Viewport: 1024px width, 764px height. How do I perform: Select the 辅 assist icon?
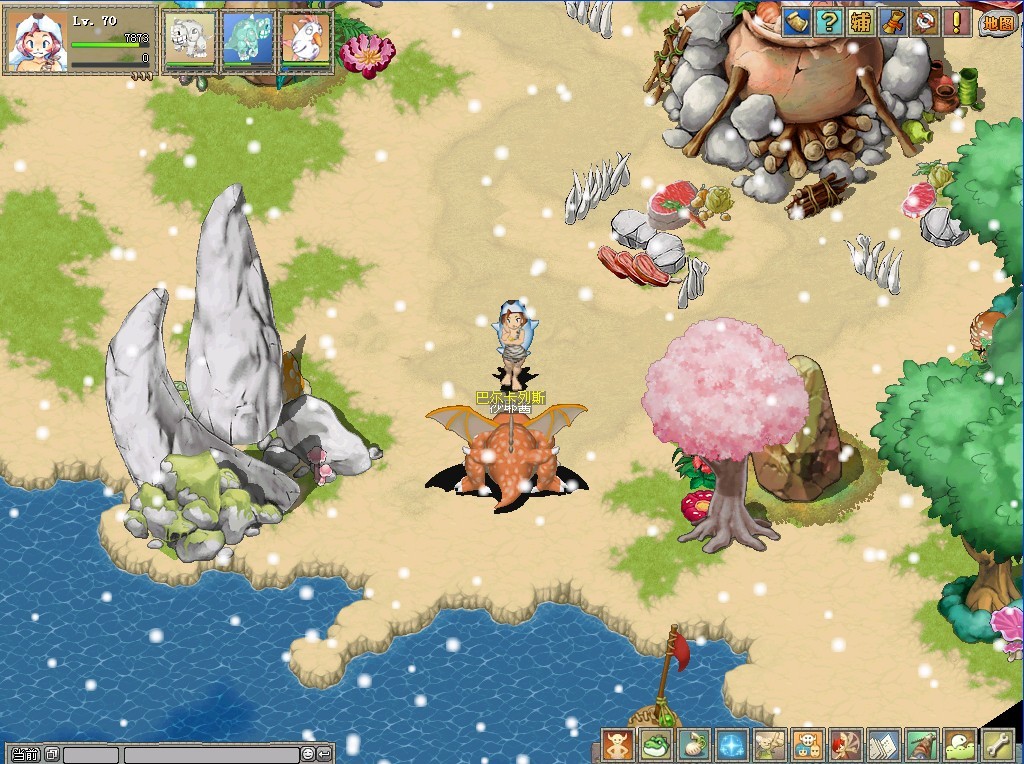coord(861,22)
